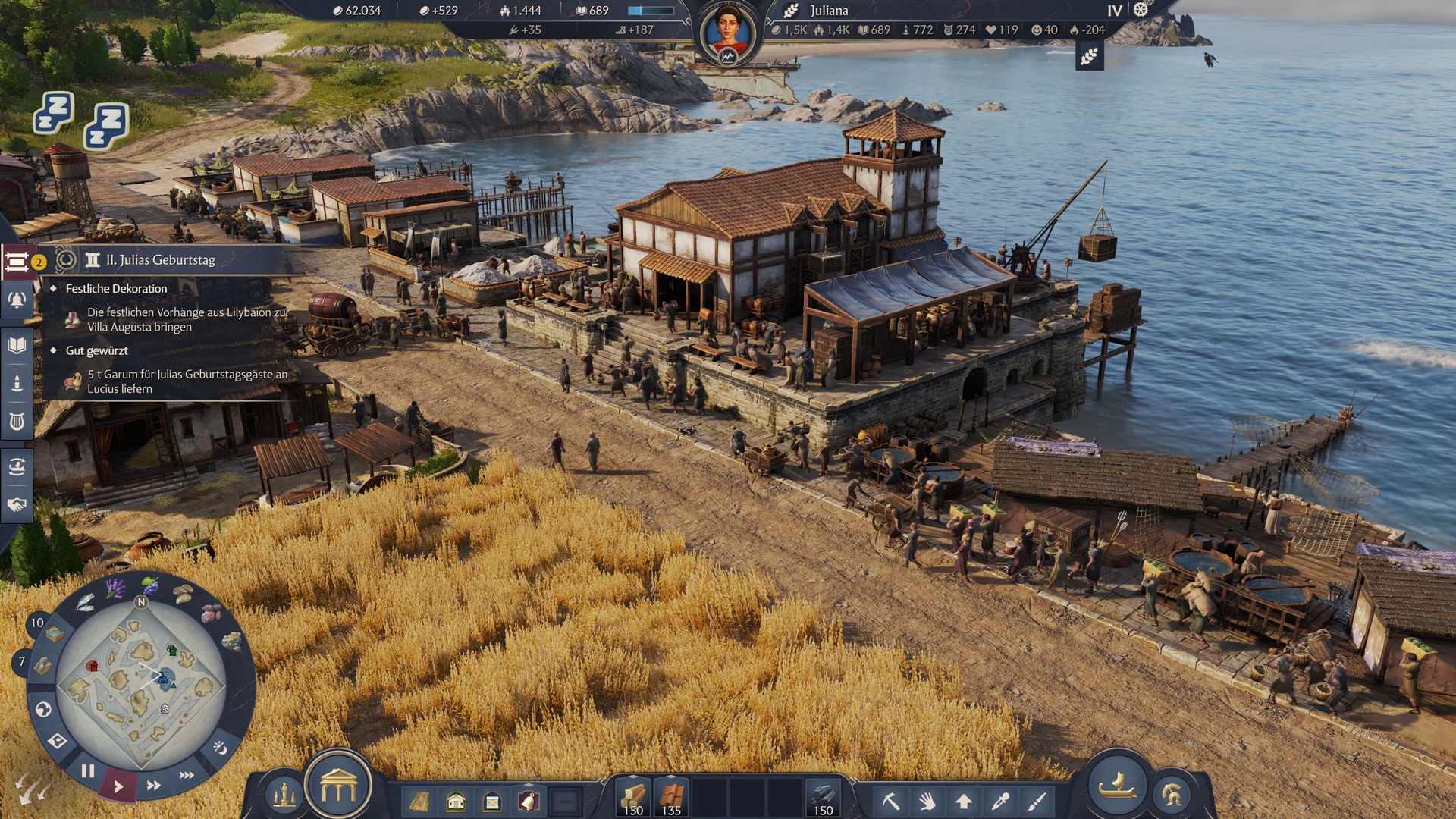The width and height of the screenshot is (1456, 819).
Task: Activate the pickaxe demolish tool
Action: [x=890, y=801]
